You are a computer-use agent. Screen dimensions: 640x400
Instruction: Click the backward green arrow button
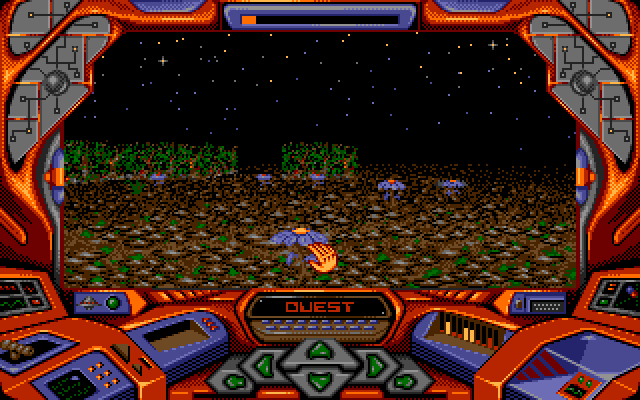319,380
